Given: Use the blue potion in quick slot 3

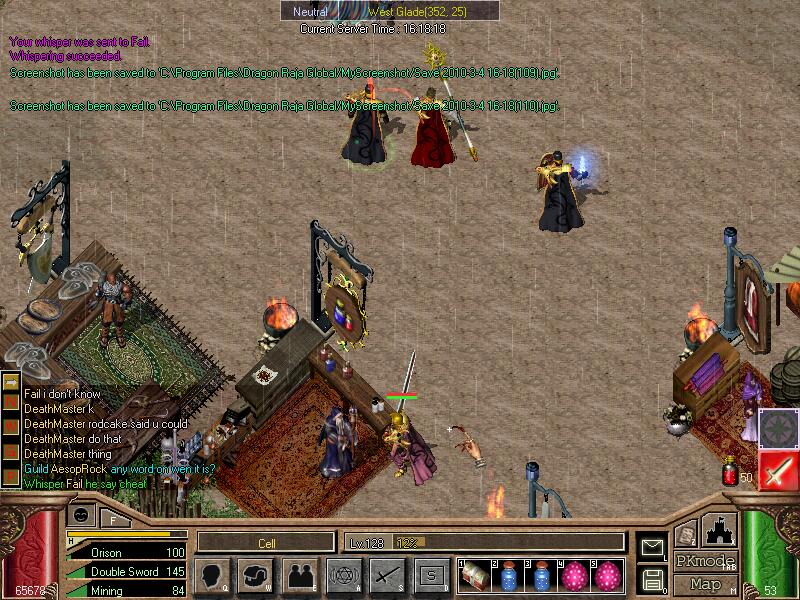Looking at the screenshot, I should click(542, 575).
